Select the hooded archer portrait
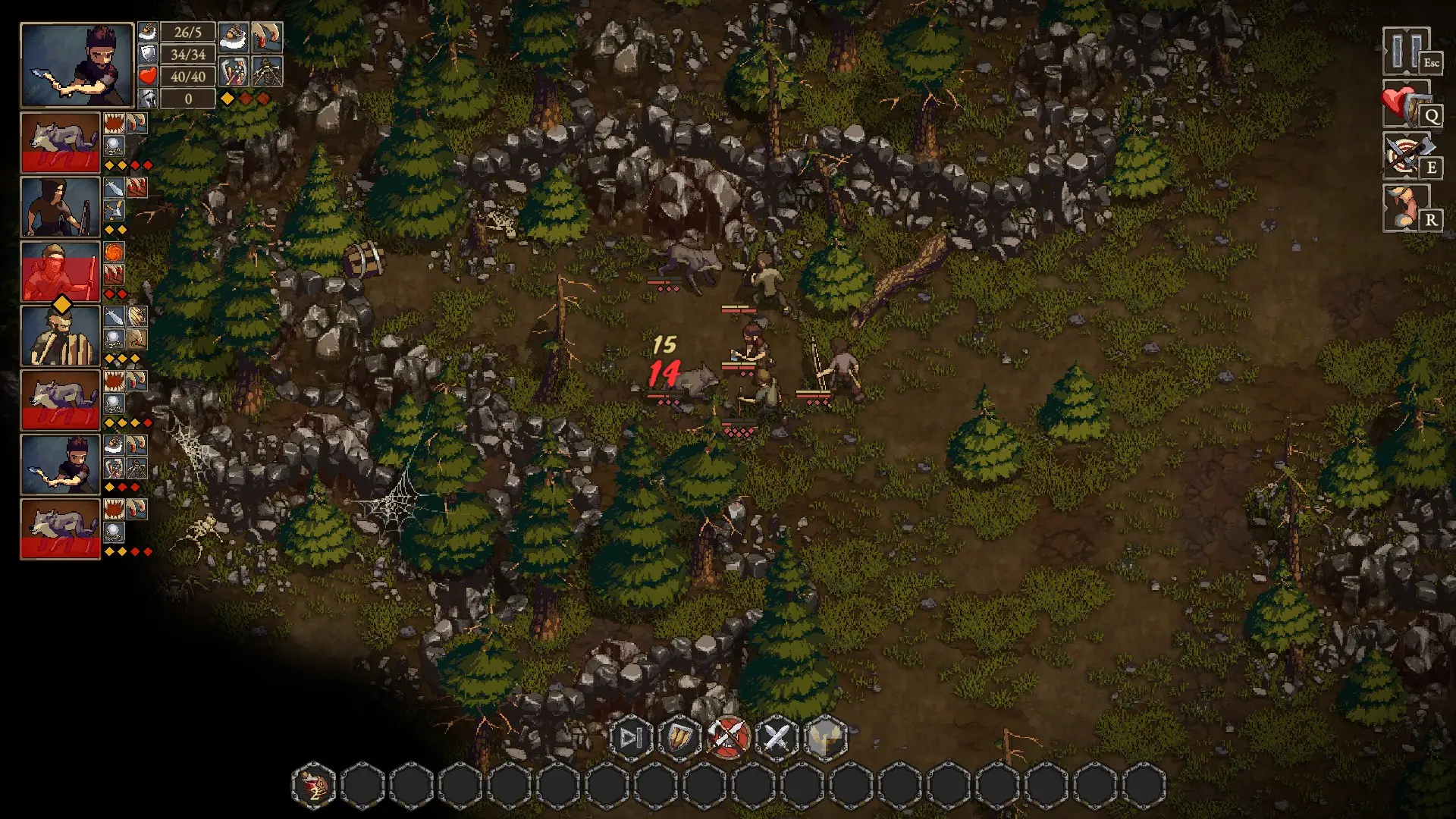The image size is (1456, 819). point(61,206)
